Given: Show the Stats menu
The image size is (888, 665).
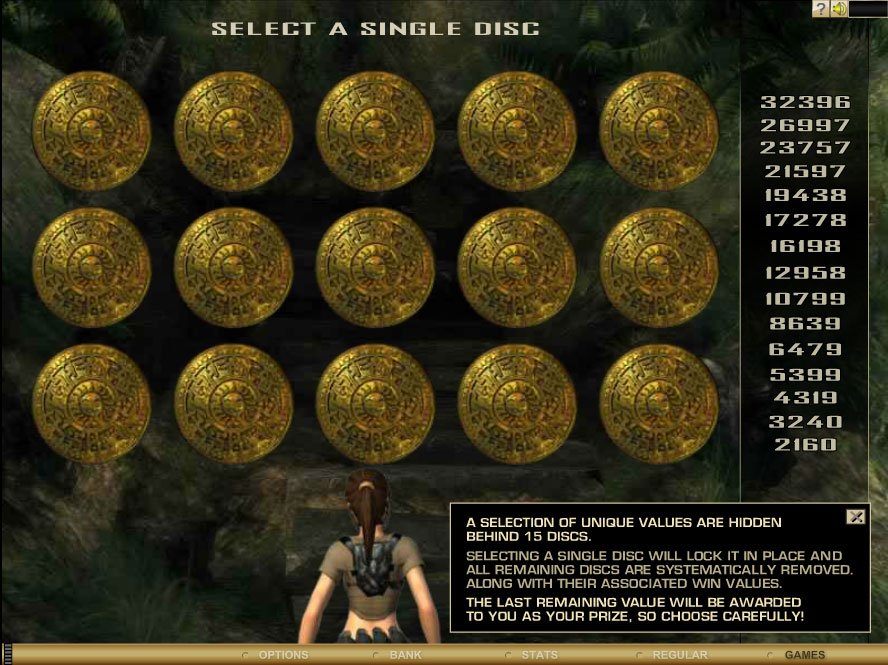Looking at the screenshot, I should click(x=539, y=655).
